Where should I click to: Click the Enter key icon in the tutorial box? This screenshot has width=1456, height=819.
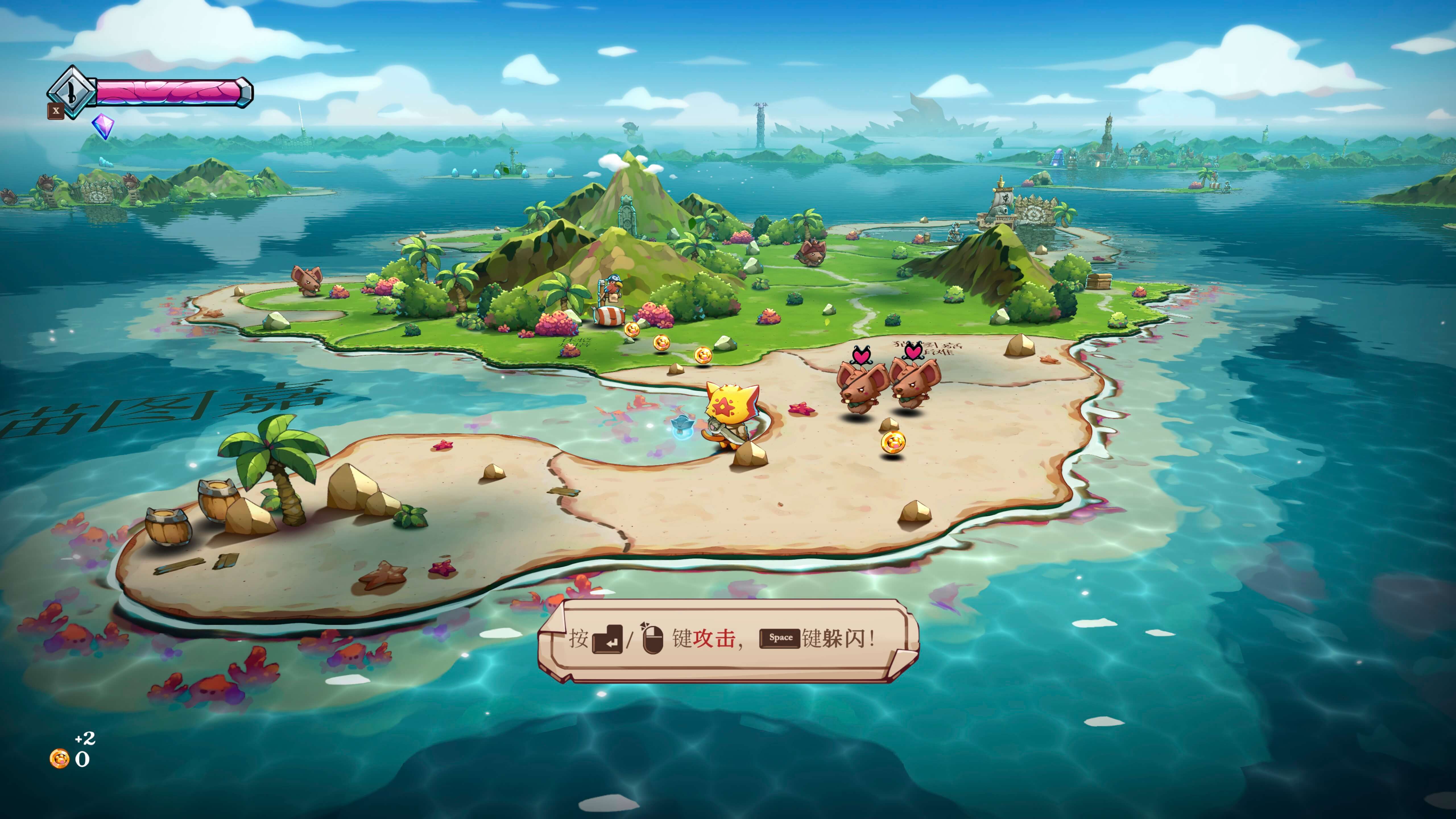(607, 639)
